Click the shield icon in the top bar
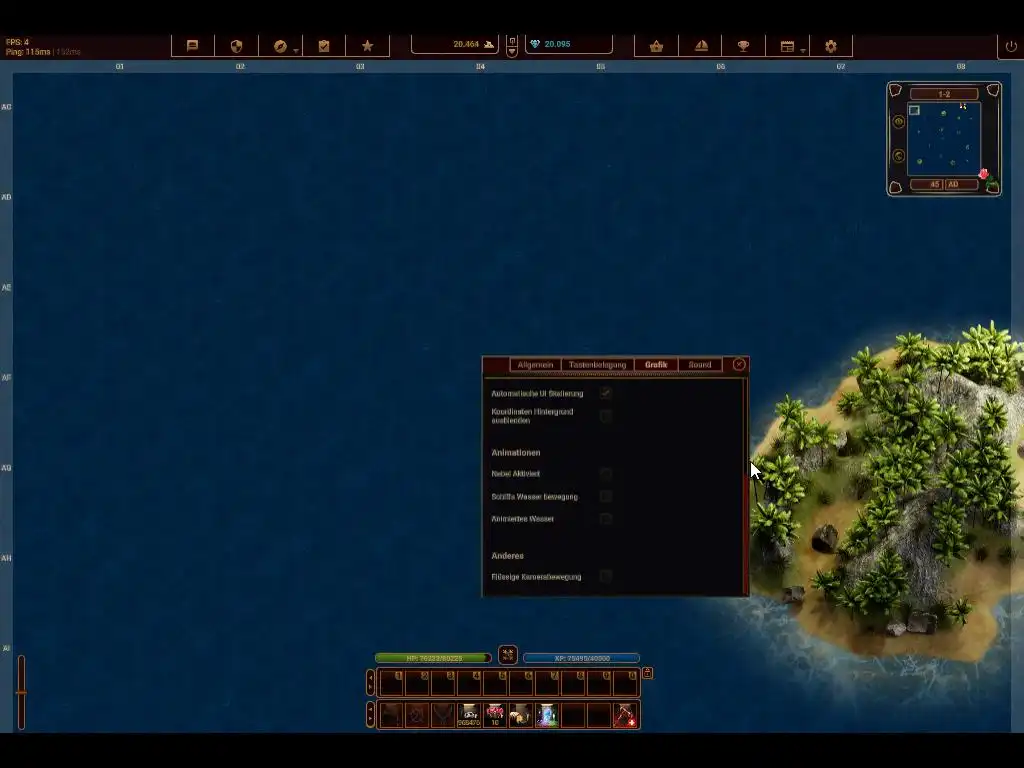Image resolution: width=1024 pixels, height=768 pixels. pyautogui.click(x=237, y=46)
